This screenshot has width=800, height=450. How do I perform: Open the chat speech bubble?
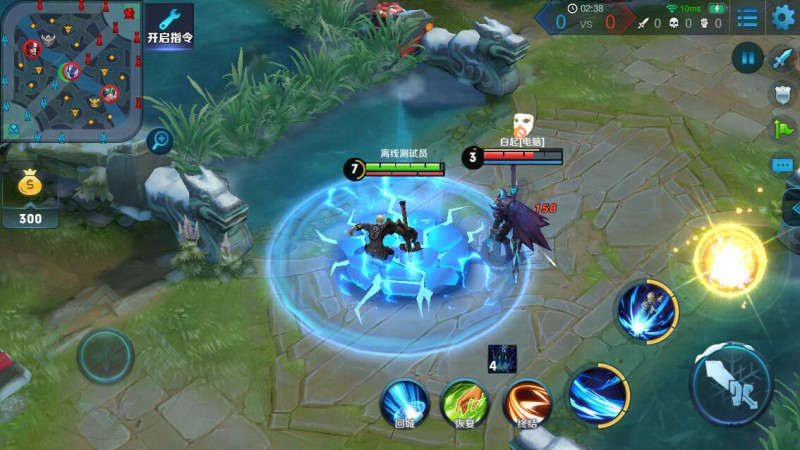pyautogui.click(x=782, y=165)
